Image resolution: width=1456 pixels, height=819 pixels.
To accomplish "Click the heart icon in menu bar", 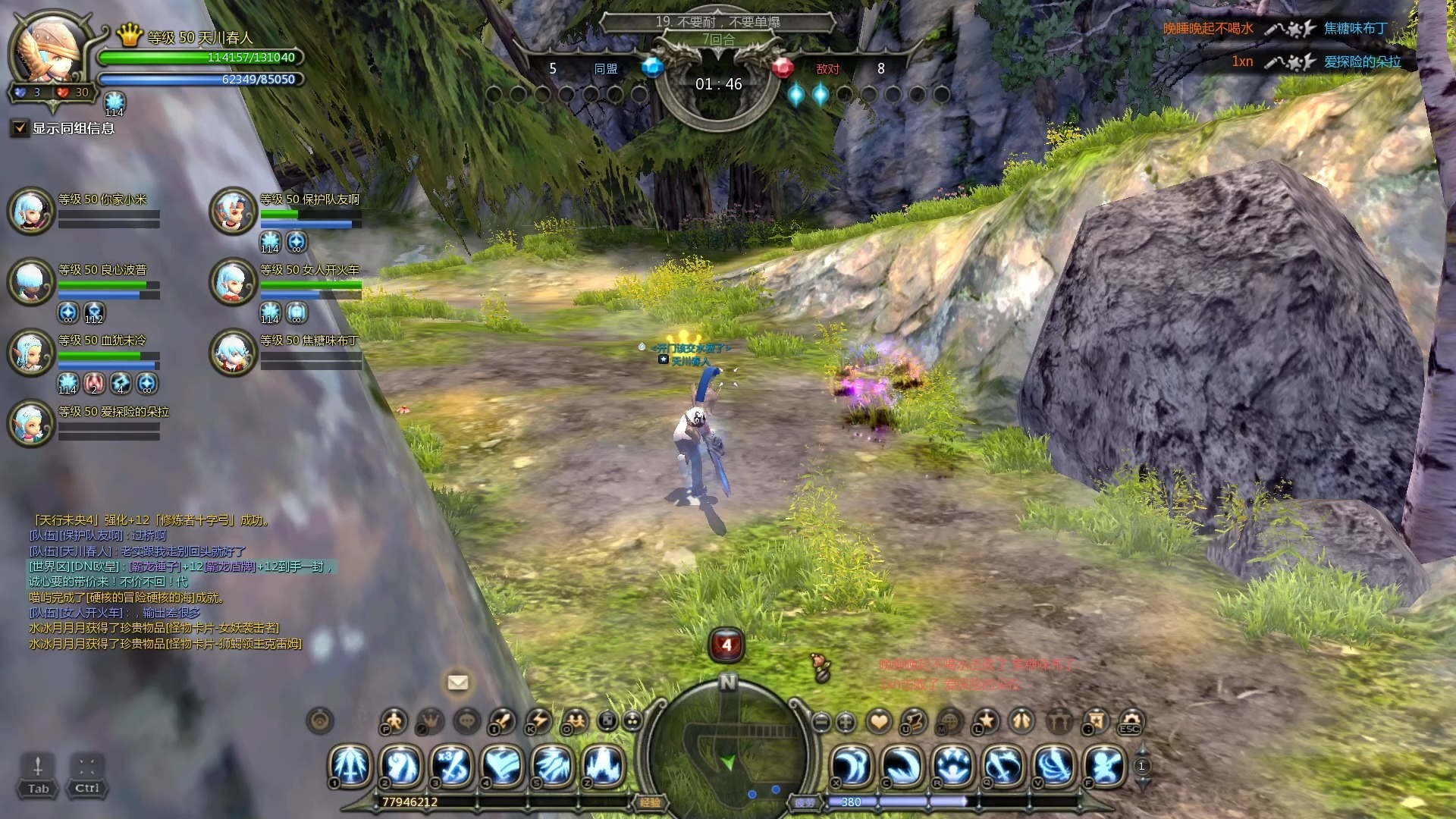I will point(879,721).
